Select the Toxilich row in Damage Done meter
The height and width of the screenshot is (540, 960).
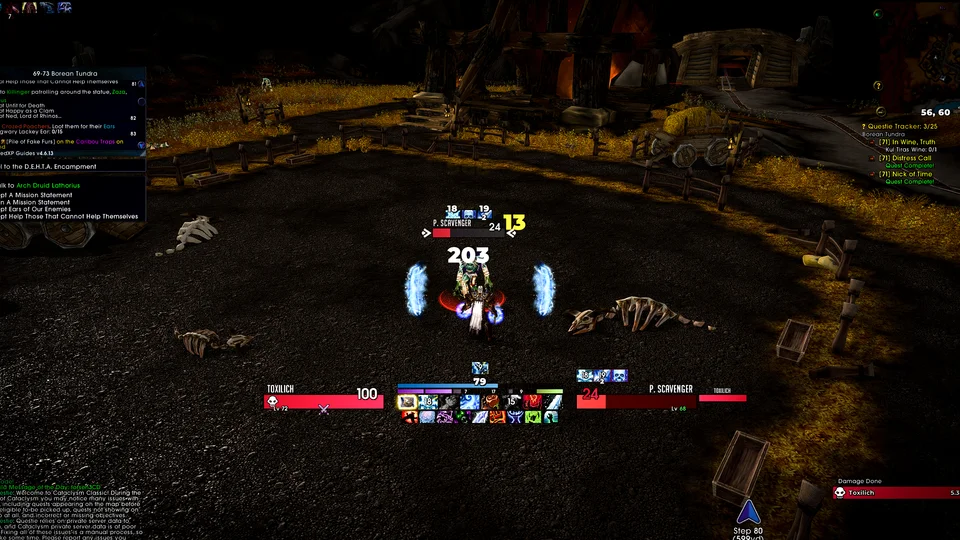[896, 492]
